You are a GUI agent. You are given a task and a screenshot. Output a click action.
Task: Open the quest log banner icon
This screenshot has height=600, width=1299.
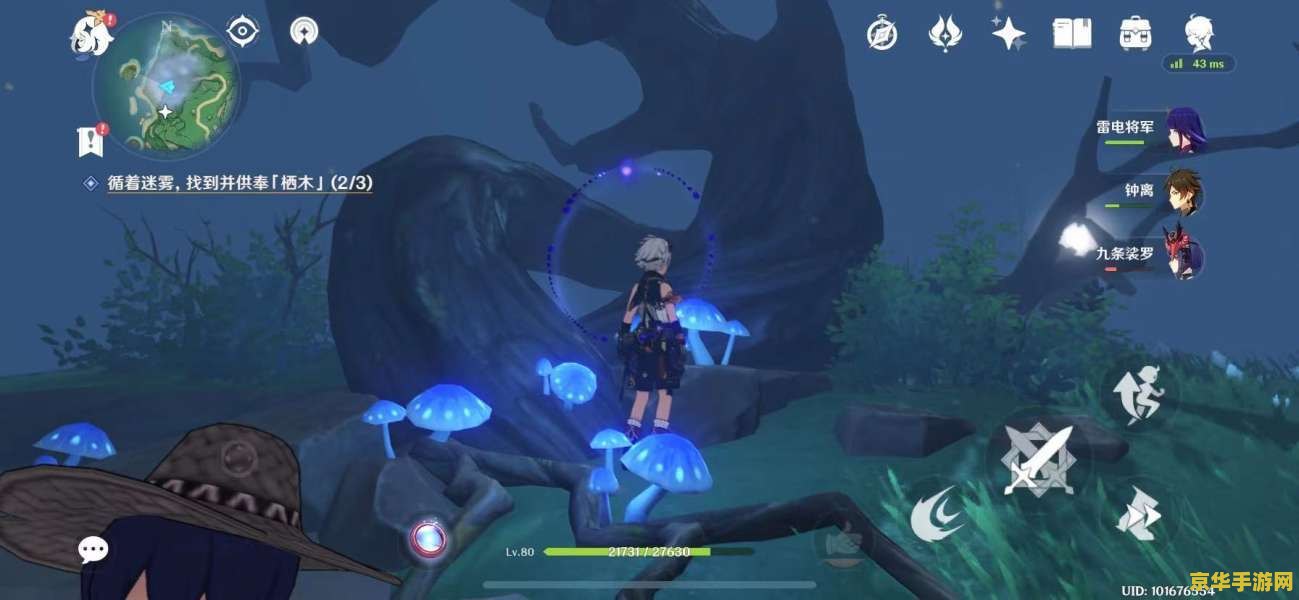[91, 140]
